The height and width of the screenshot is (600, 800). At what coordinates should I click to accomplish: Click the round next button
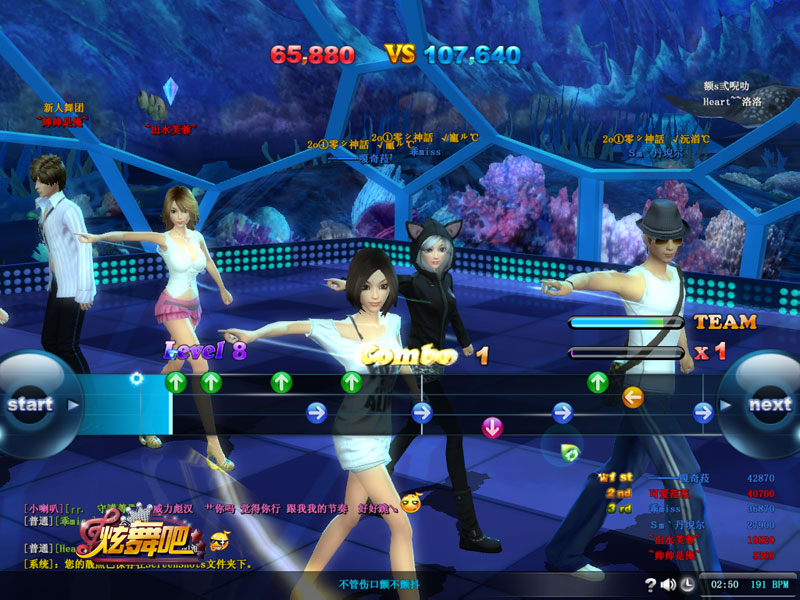point(768,405)
